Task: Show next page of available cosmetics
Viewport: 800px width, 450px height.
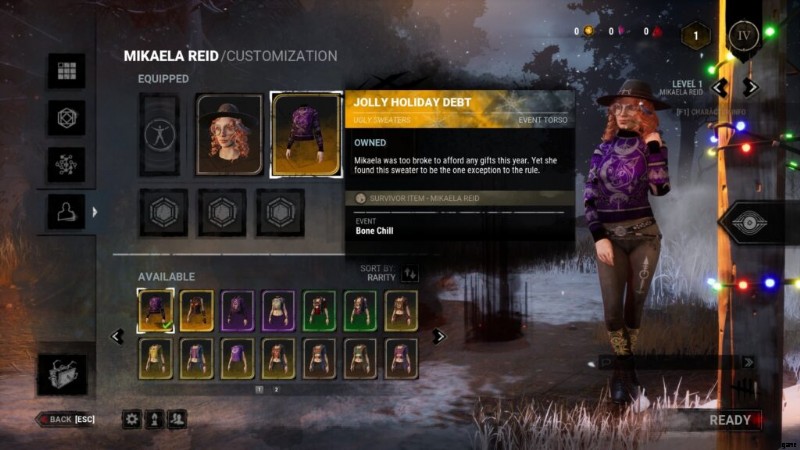Action: (x=437, y=336)
